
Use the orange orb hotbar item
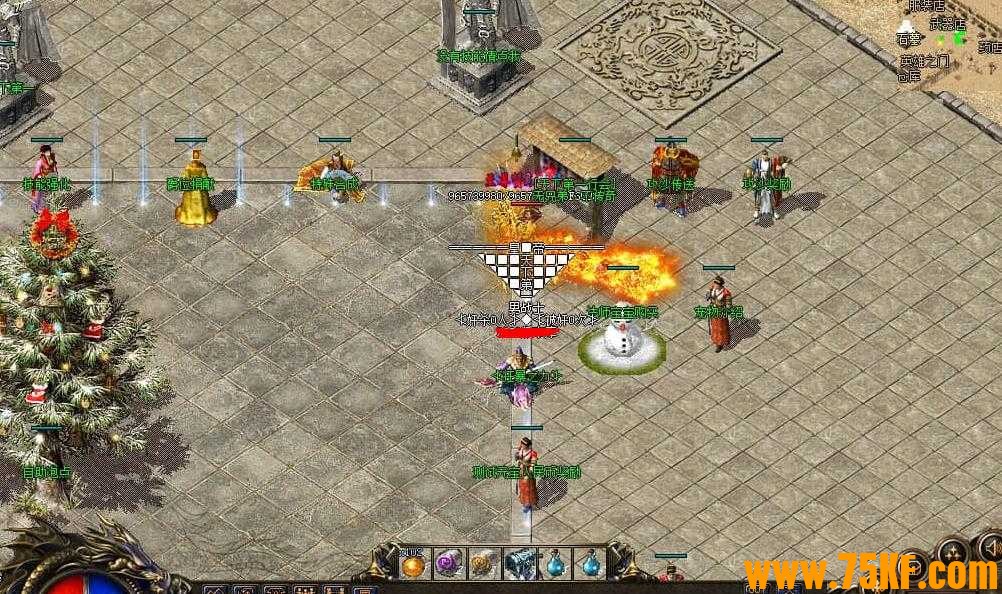pyautogui.click(x=413, y=565)
